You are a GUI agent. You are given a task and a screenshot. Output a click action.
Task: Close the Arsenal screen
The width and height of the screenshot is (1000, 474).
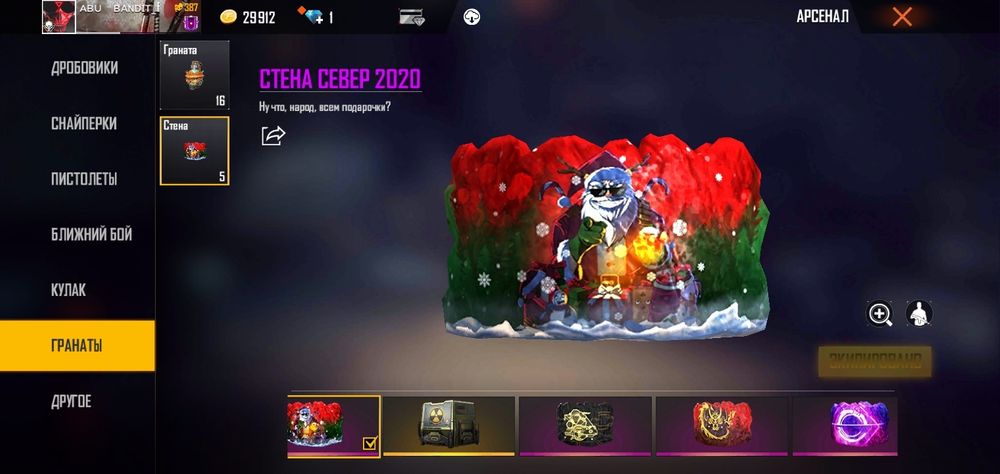point(902,16)
